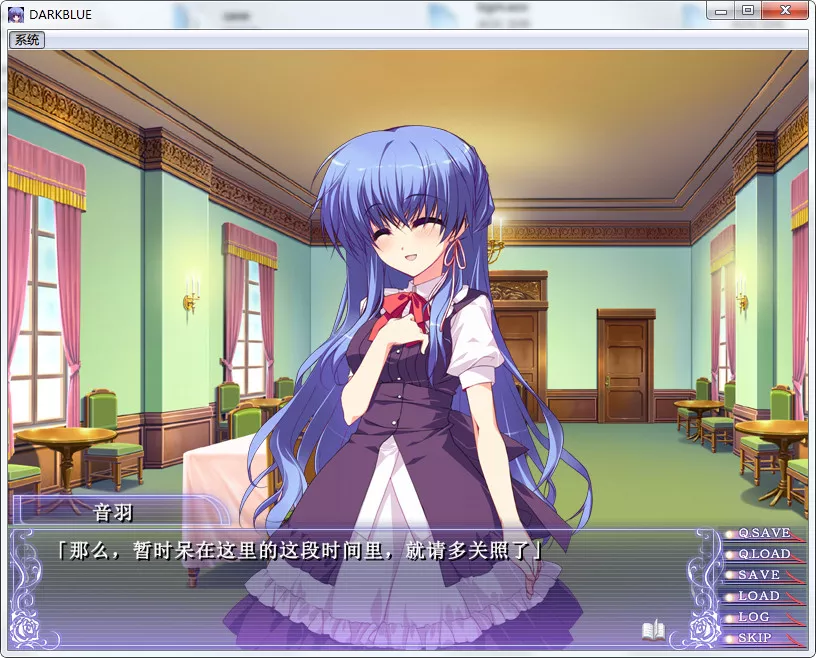Activate the SKIP text button
This screenshot has height=658, width=816.
[755, 638]
